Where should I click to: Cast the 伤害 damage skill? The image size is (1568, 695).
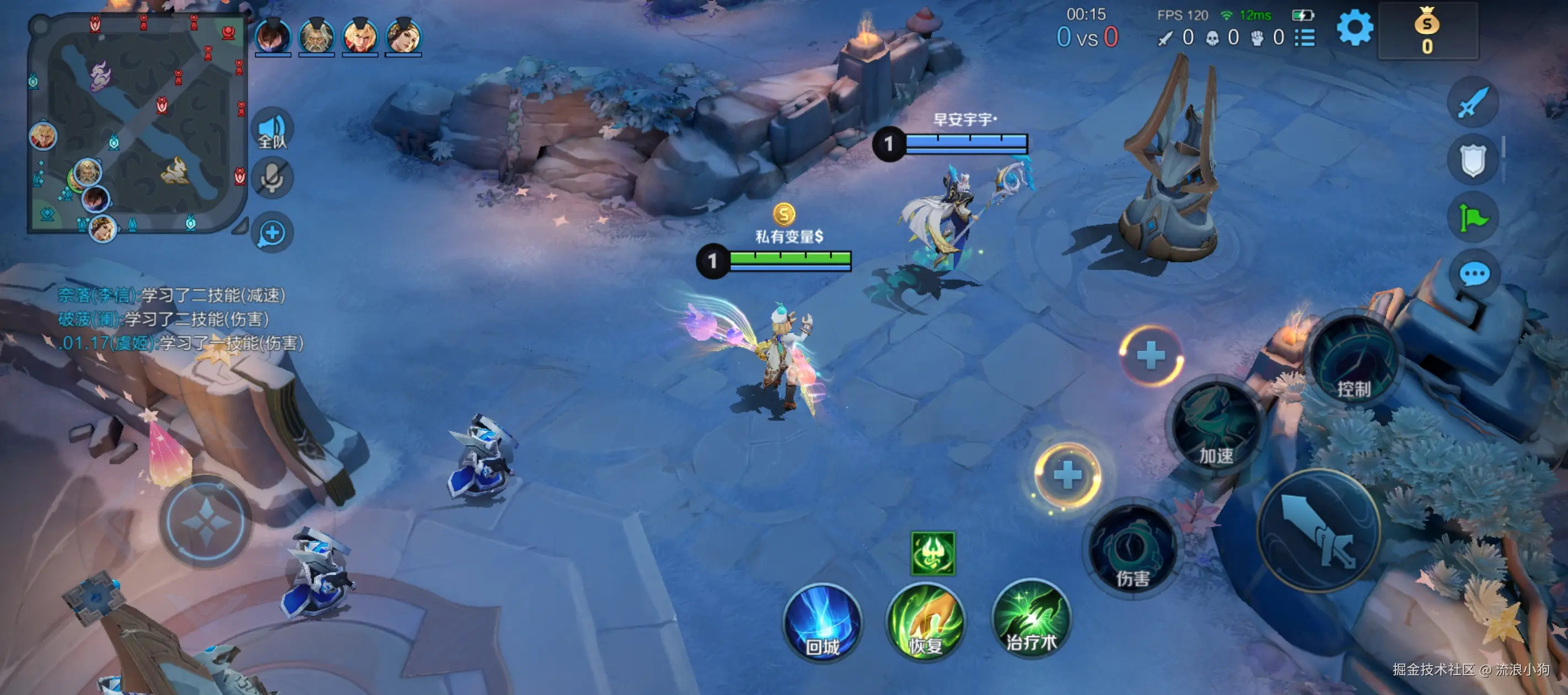tap(1132, 552)
